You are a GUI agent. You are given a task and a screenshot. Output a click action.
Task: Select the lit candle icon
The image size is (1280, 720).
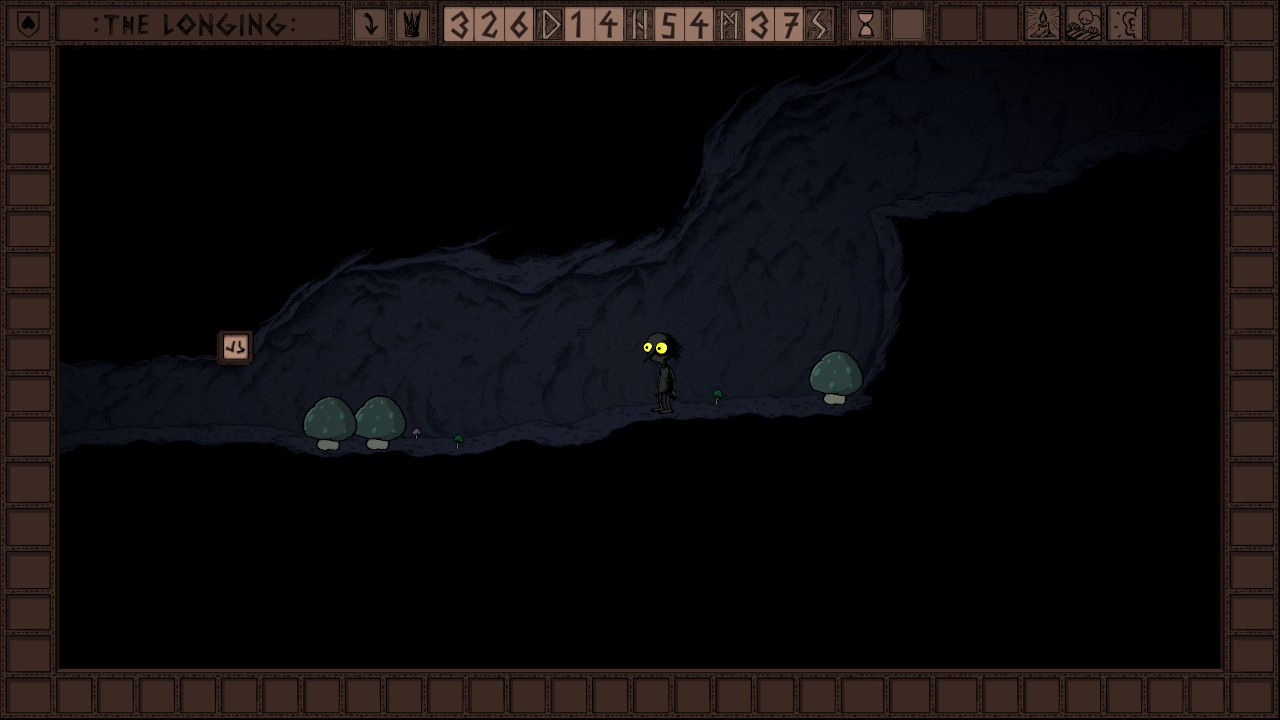click(1042, 24)
